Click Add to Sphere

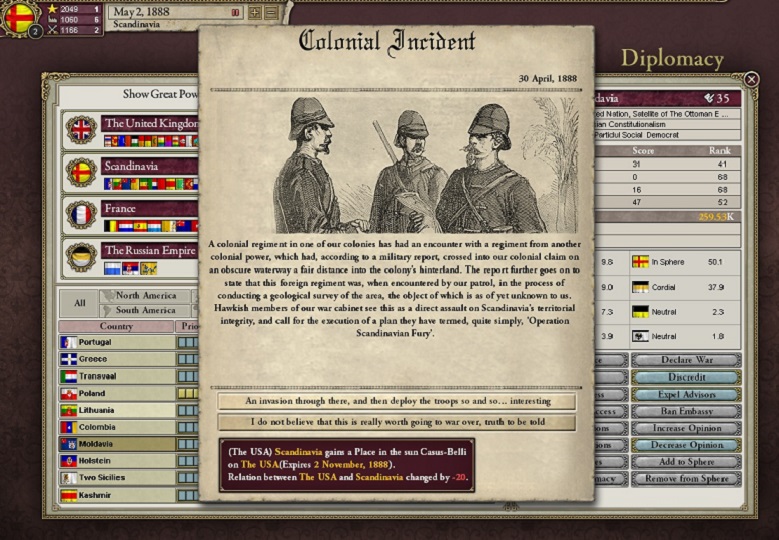click(x=686, y=462)
